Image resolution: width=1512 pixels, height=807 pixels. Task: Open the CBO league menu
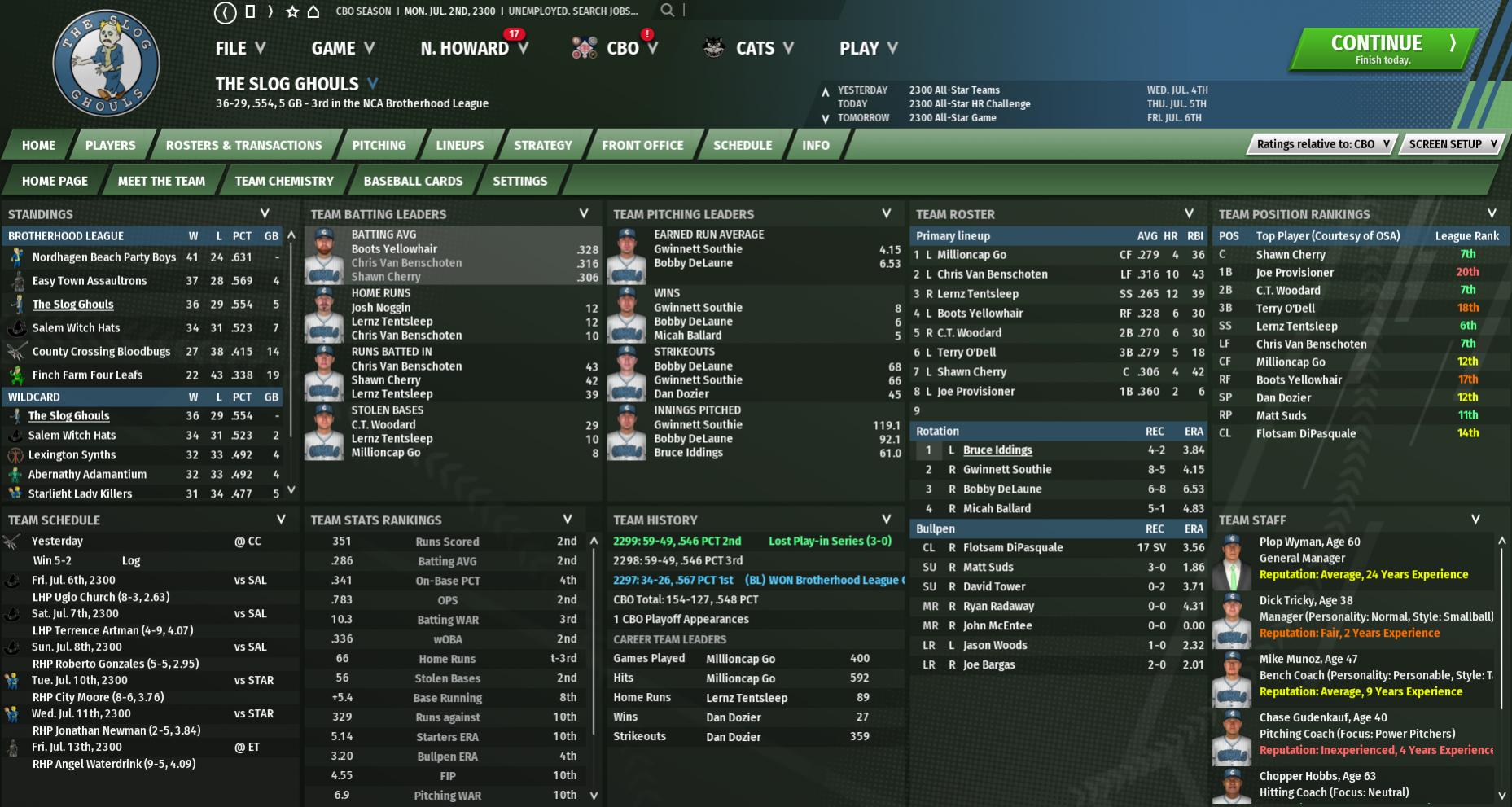[623, 48]
